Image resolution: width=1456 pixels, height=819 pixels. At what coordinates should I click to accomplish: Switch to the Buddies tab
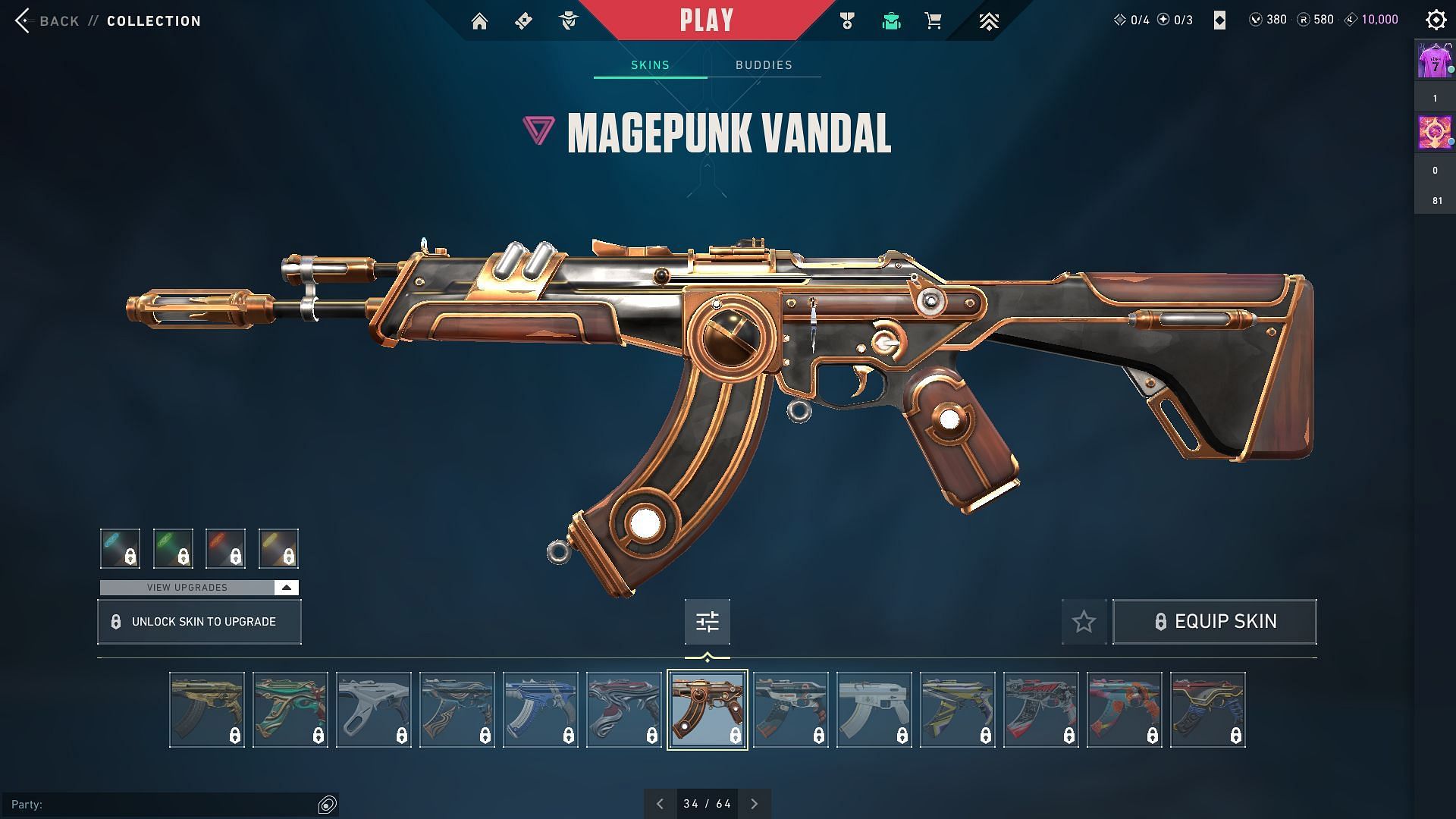point(764,65)
